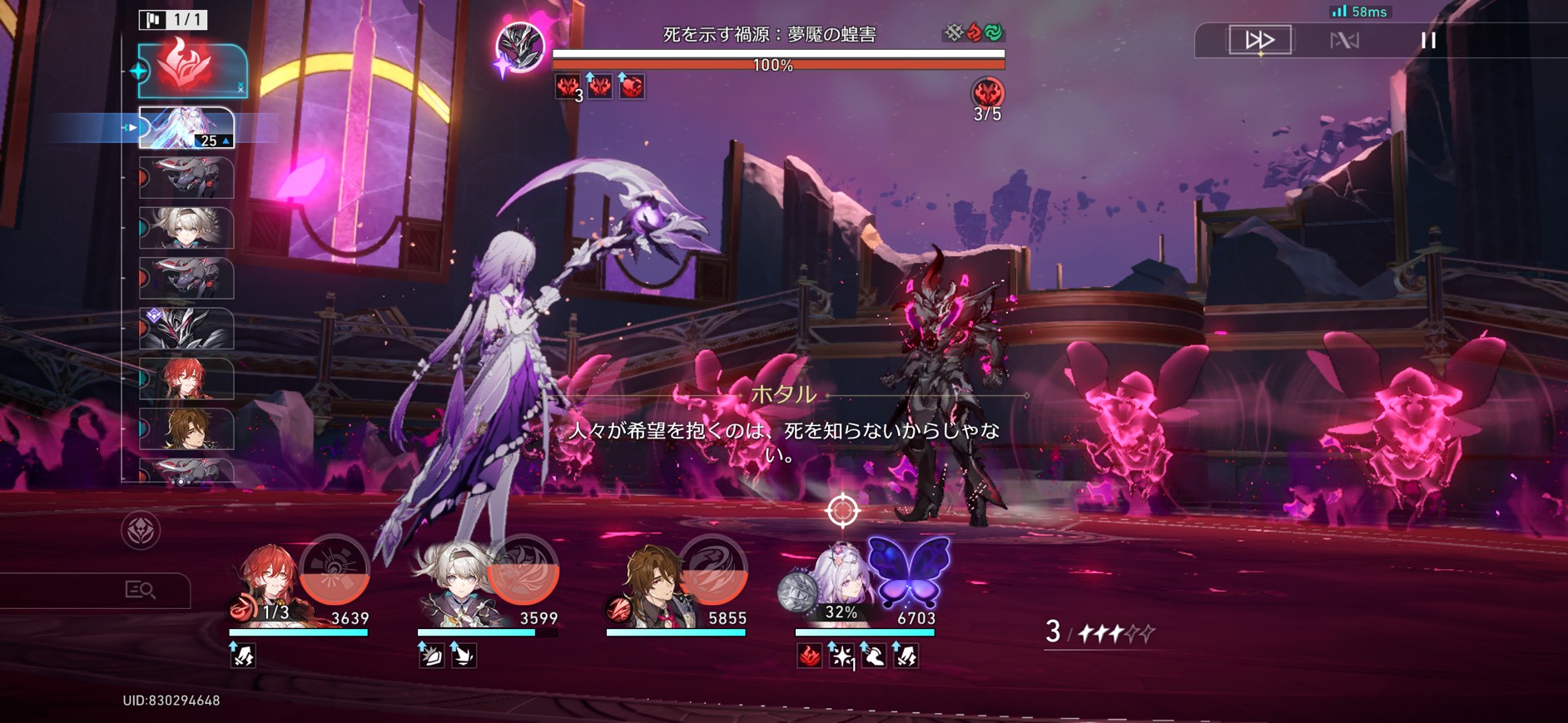Select the blonde headband character's portrait

coord(456,582)
